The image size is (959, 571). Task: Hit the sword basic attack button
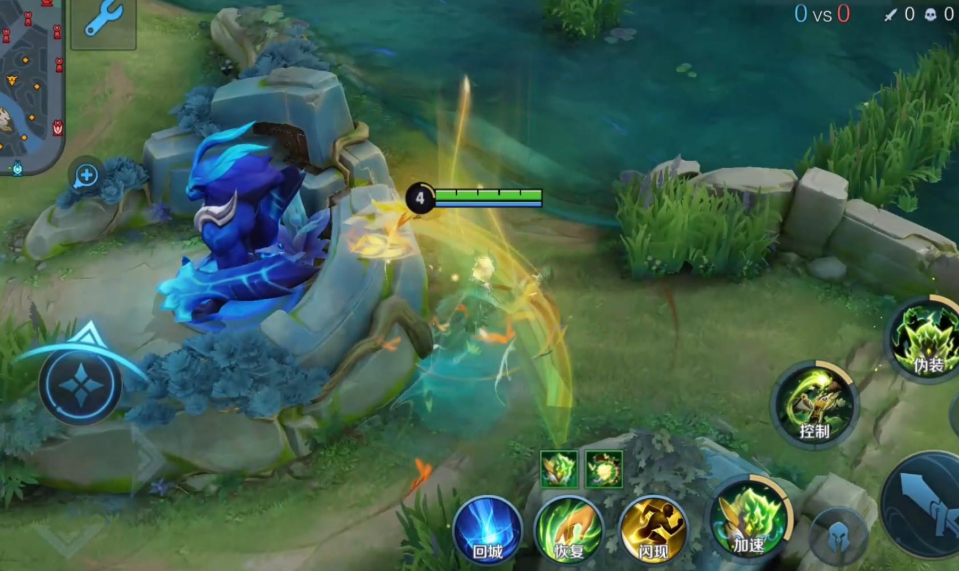925,505
